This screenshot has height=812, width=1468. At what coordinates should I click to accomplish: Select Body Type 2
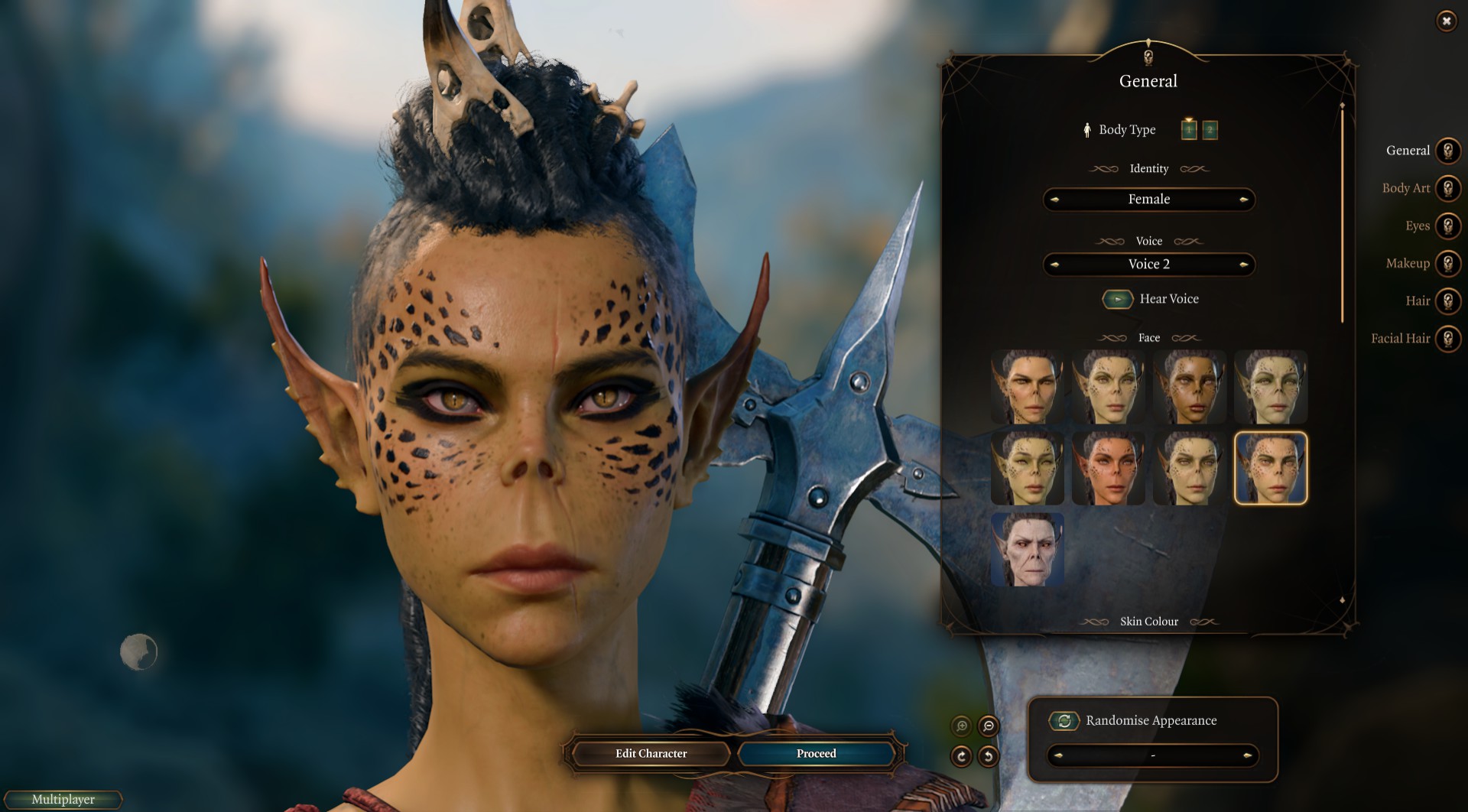click(x=1210, y=130)
